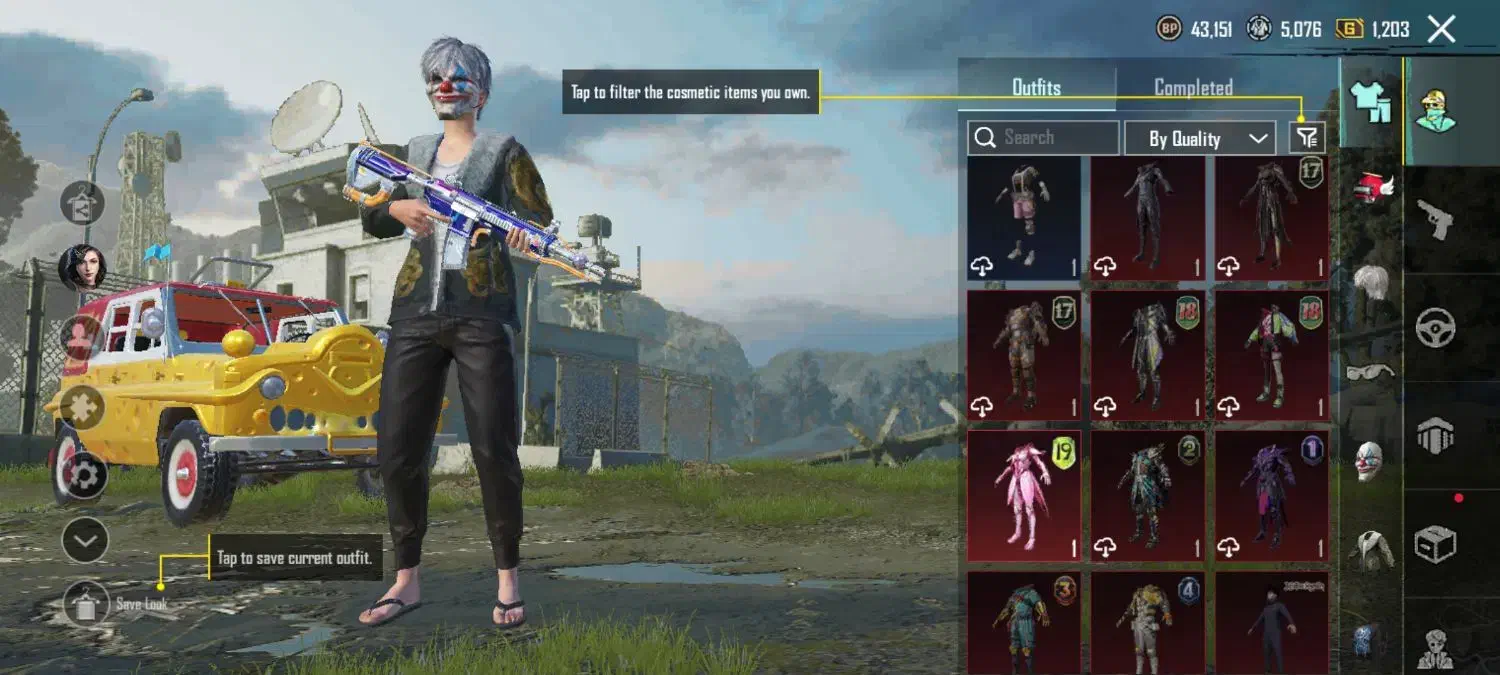Tap the share icon button
This screenshot has height=675, width=1500.
click(x=82, y=202)
